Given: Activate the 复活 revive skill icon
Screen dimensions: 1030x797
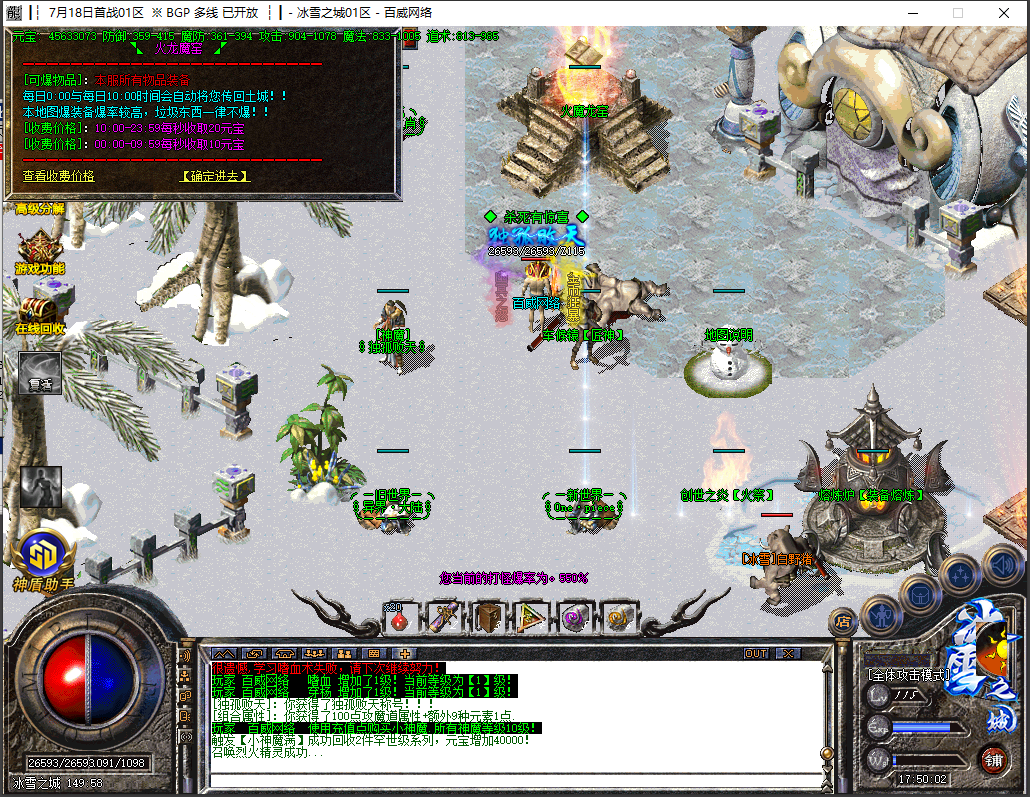Looking at the screenshot, I should tap(39, 372).
